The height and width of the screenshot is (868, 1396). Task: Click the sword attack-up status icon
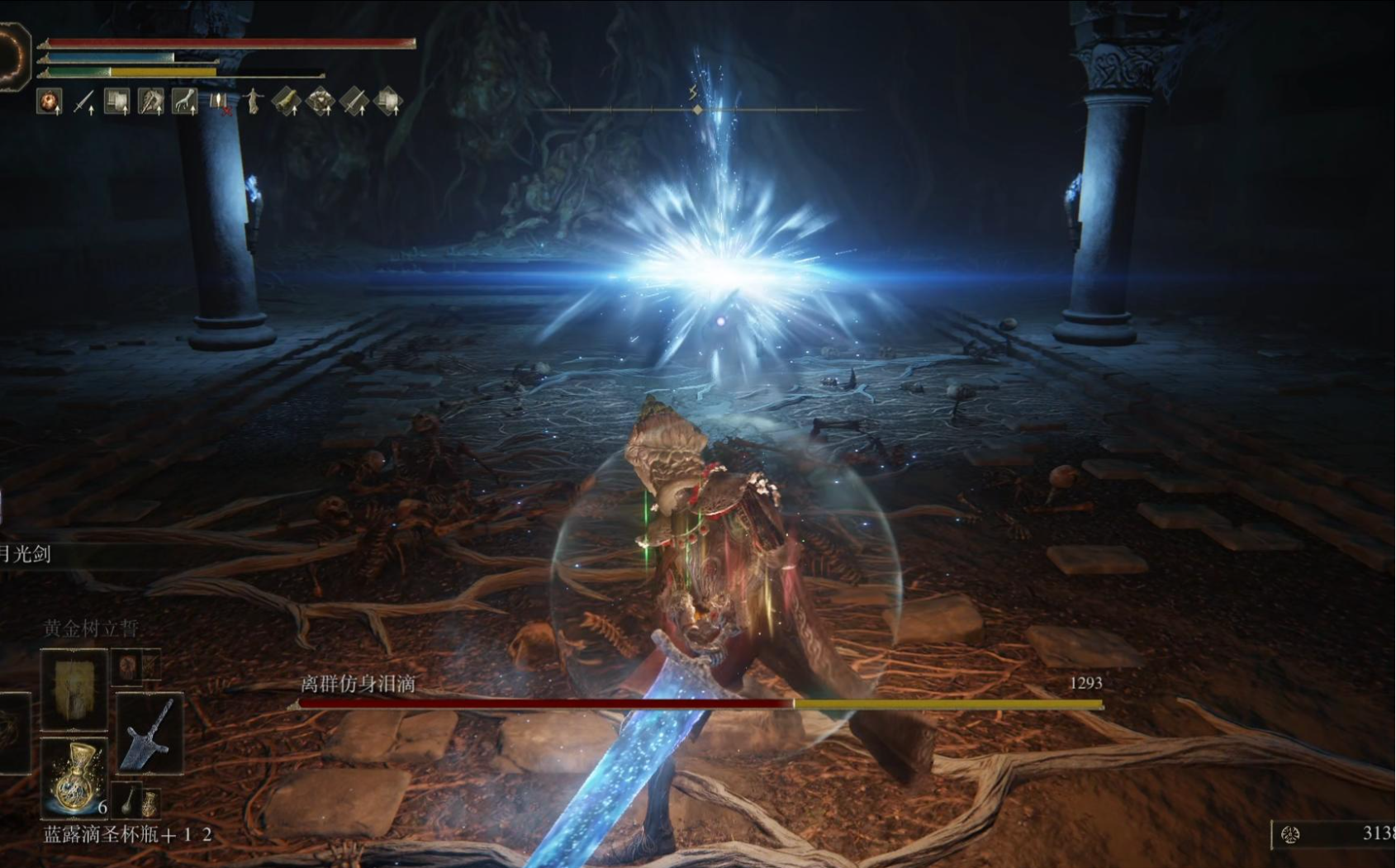pos(83,102)
